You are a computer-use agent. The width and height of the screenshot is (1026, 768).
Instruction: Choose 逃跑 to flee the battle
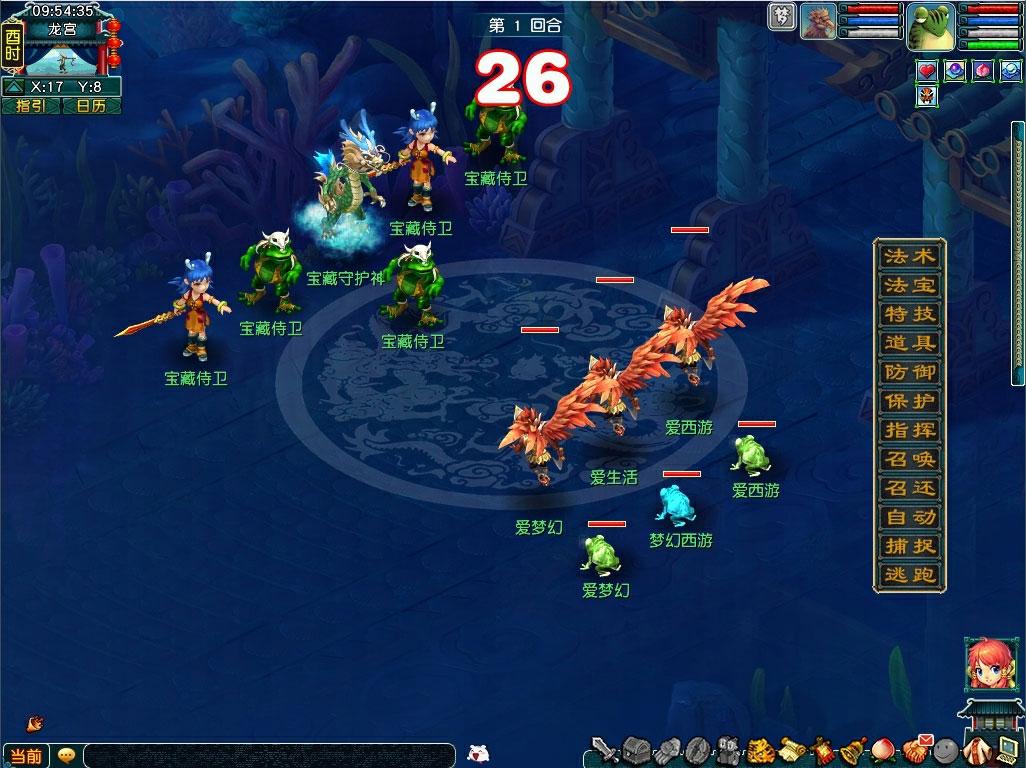tap(909, 575)
